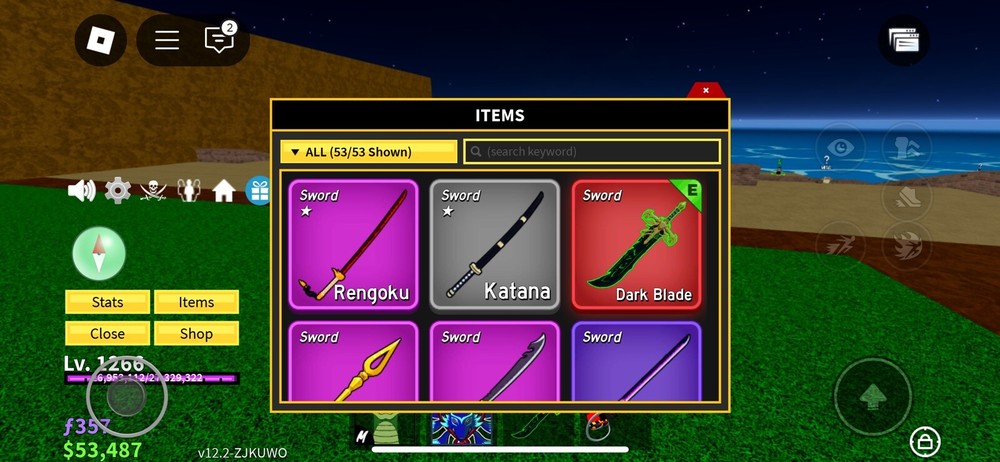Click the pirate skull crossbones icon
The width and height of the screenshot is (1000, 462).
point(153,190)
